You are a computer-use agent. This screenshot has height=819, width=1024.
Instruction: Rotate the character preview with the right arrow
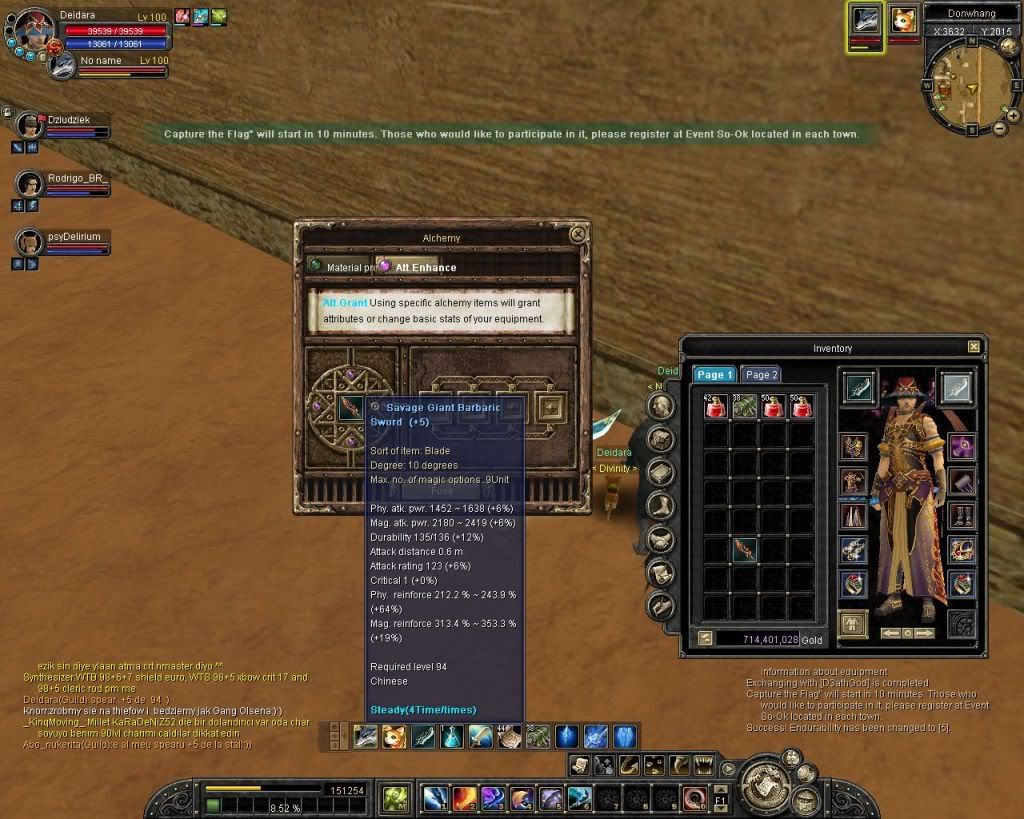tap(925, 633)
